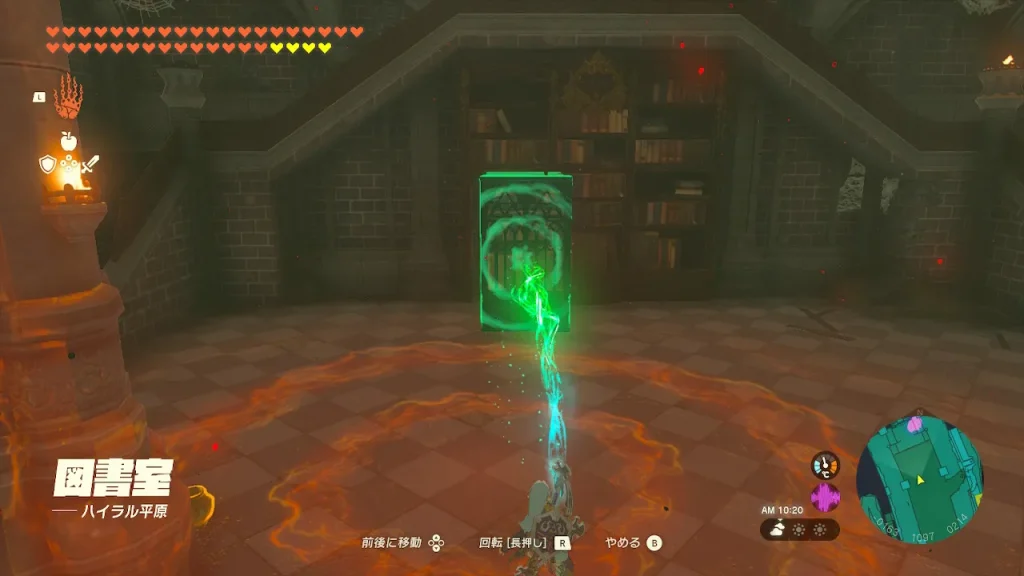Open the shield quick-select icon

(x=47, y=165)
